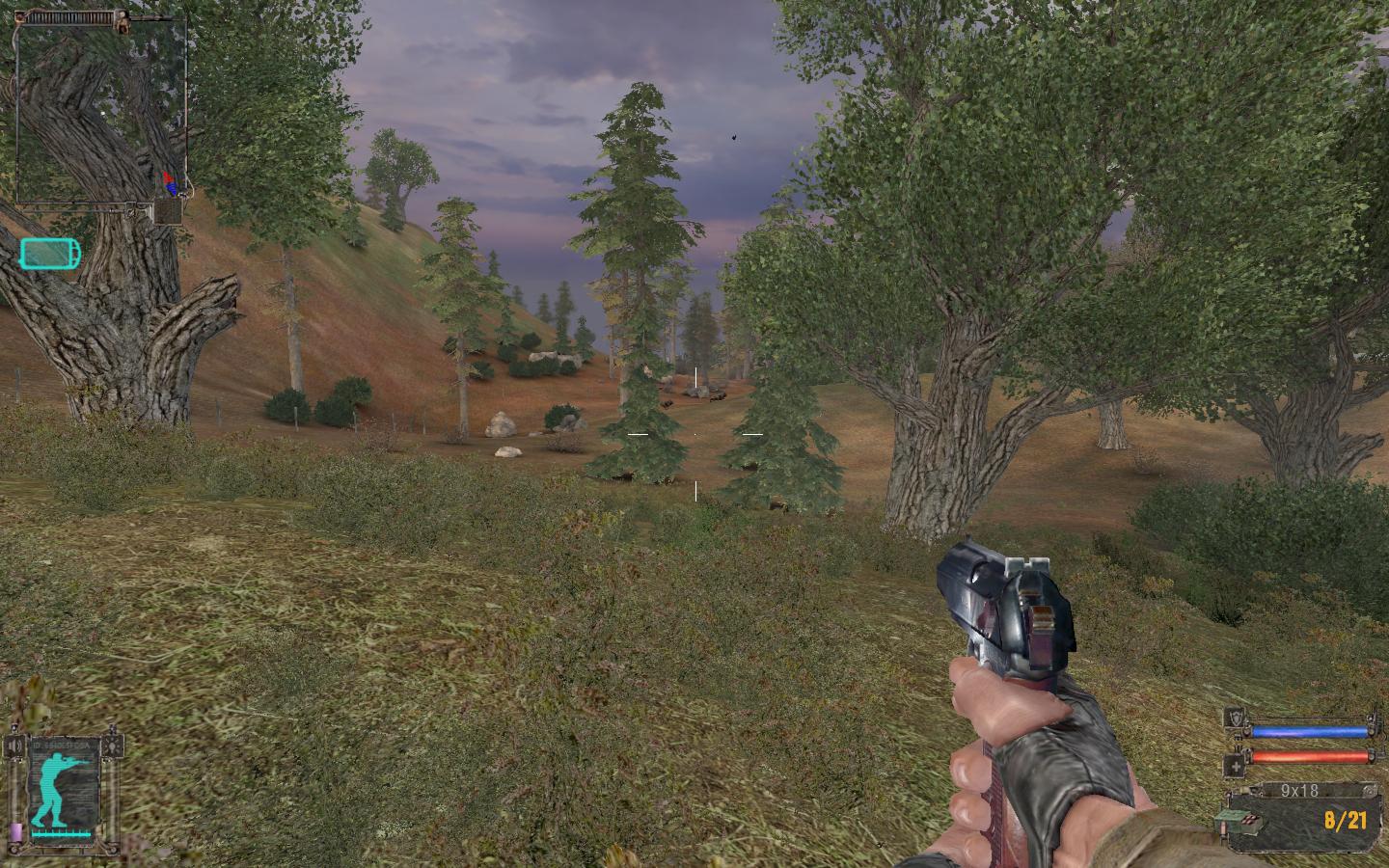1389x868 pixels.
Task: Select the cyan battery indicator icon
Action: coord(50,254)
